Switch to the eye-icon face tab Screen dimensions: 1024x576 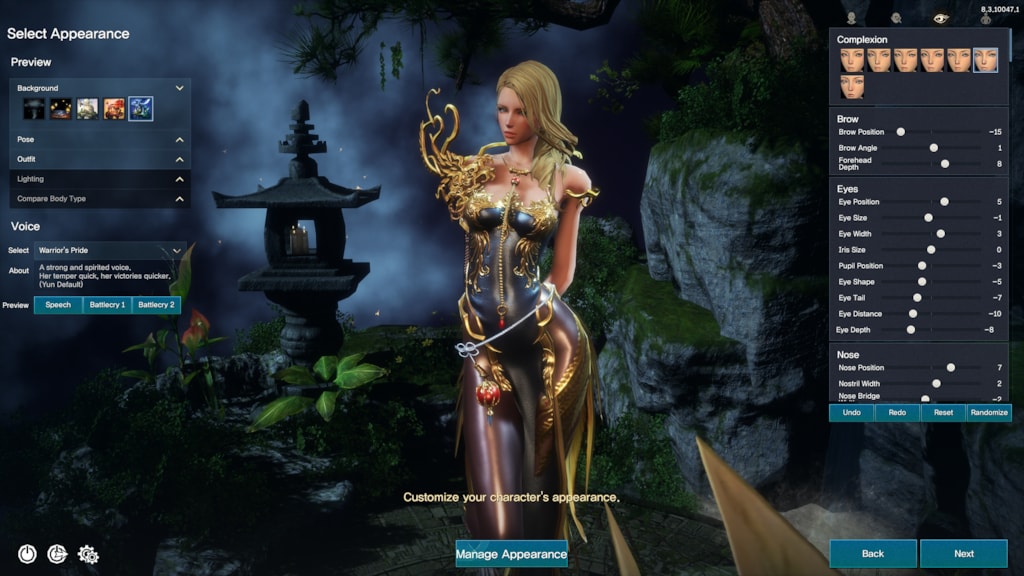pyautogui.click(x=940, y=17)
